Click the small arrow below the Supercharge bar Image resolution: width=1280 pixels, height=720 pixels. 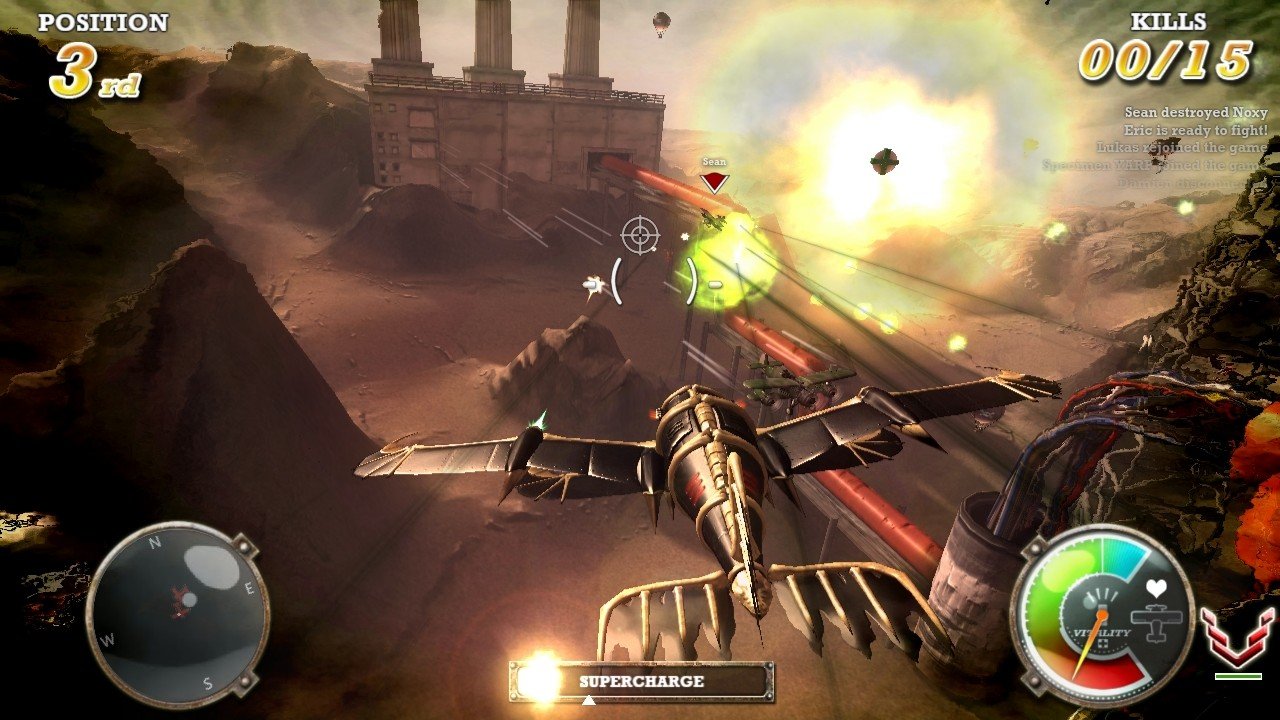pos(589,700)
